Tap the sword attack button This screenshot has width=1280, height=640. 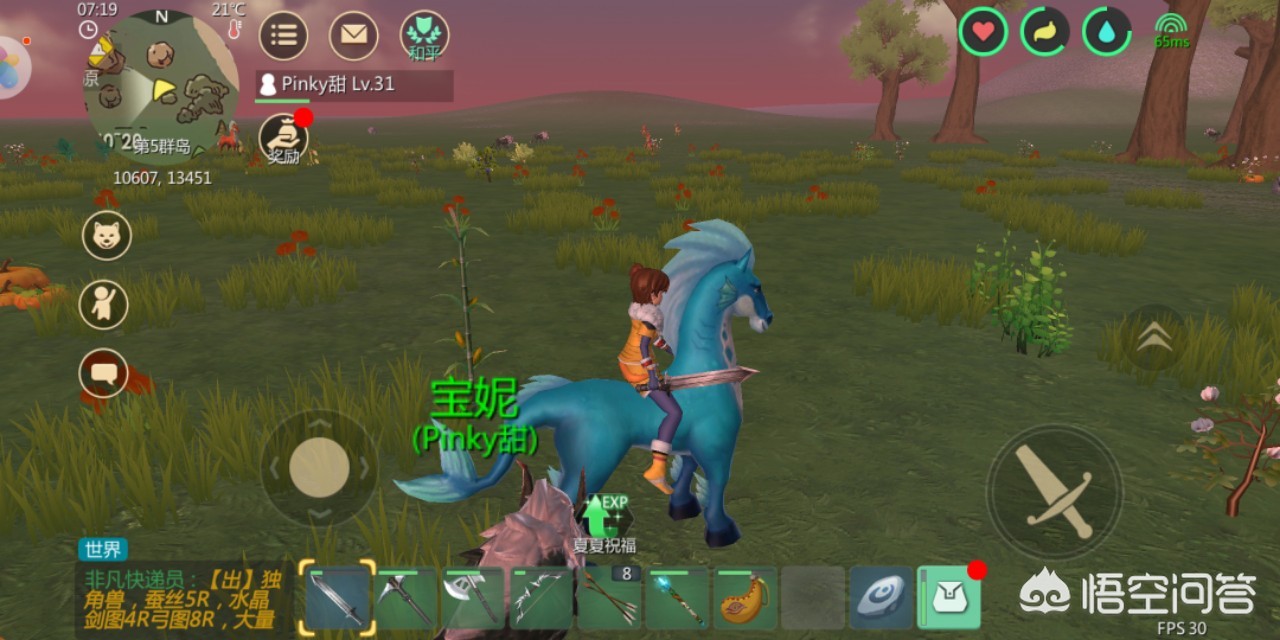[1054, 491]
